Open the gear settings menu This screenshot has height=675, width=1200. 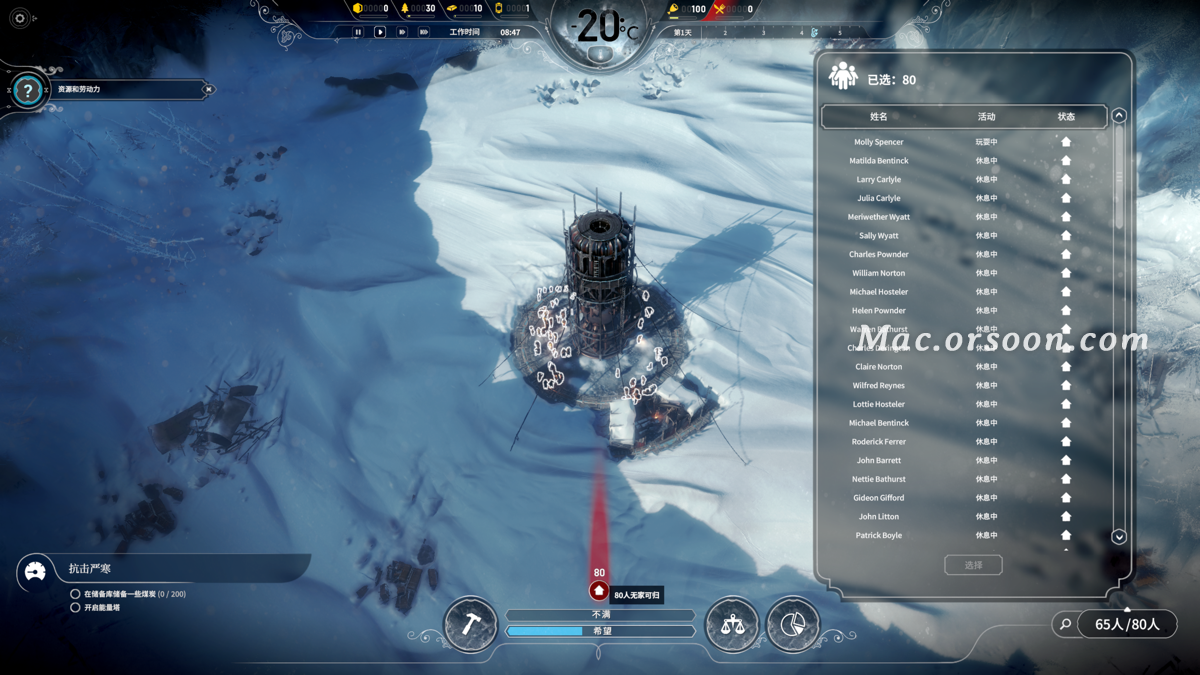[x=20, y=18]
